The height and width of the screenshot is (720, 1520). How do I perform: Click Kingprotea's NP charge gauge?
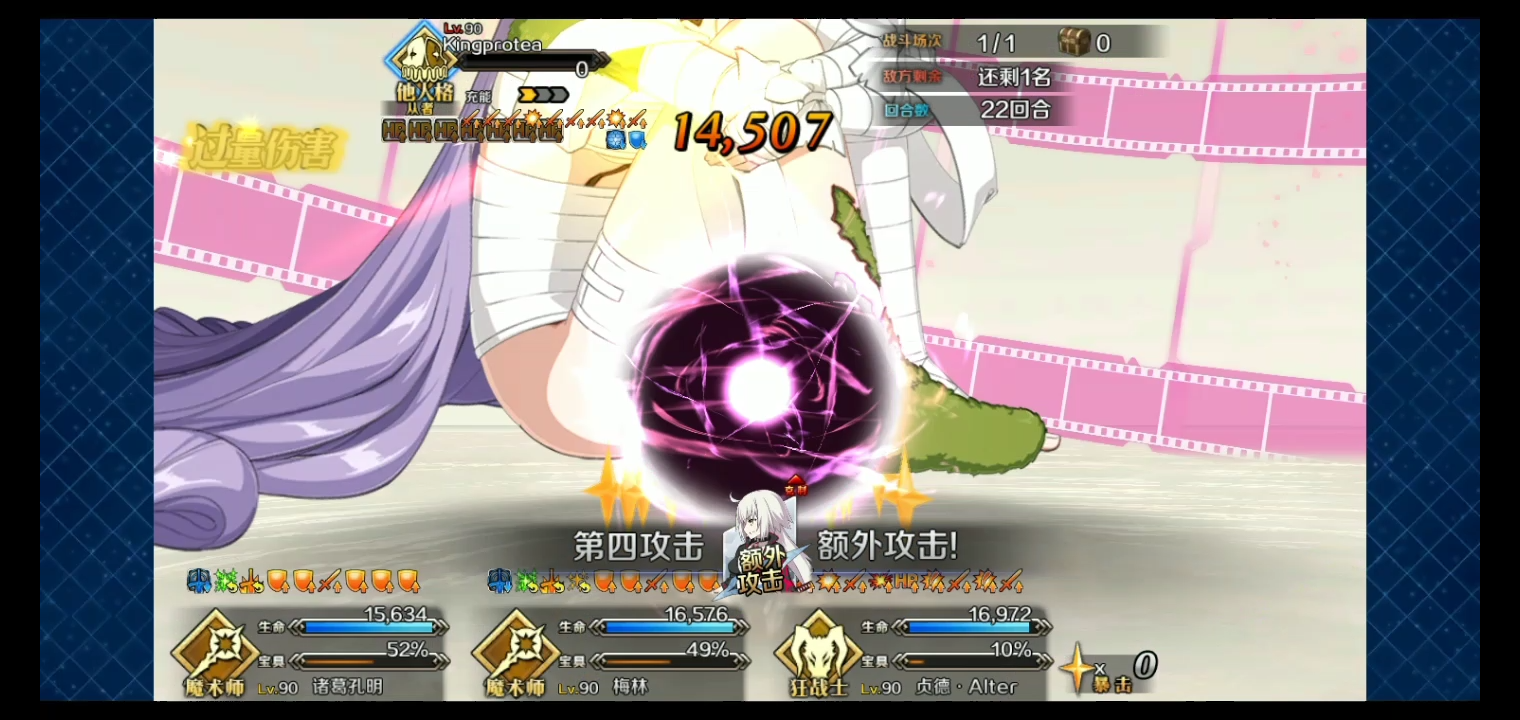pos(545,94)
